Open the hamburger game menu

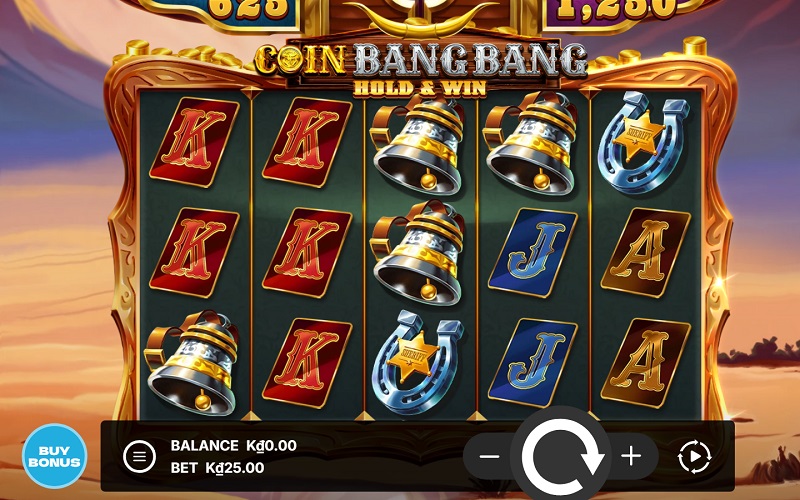coord(139,457)
